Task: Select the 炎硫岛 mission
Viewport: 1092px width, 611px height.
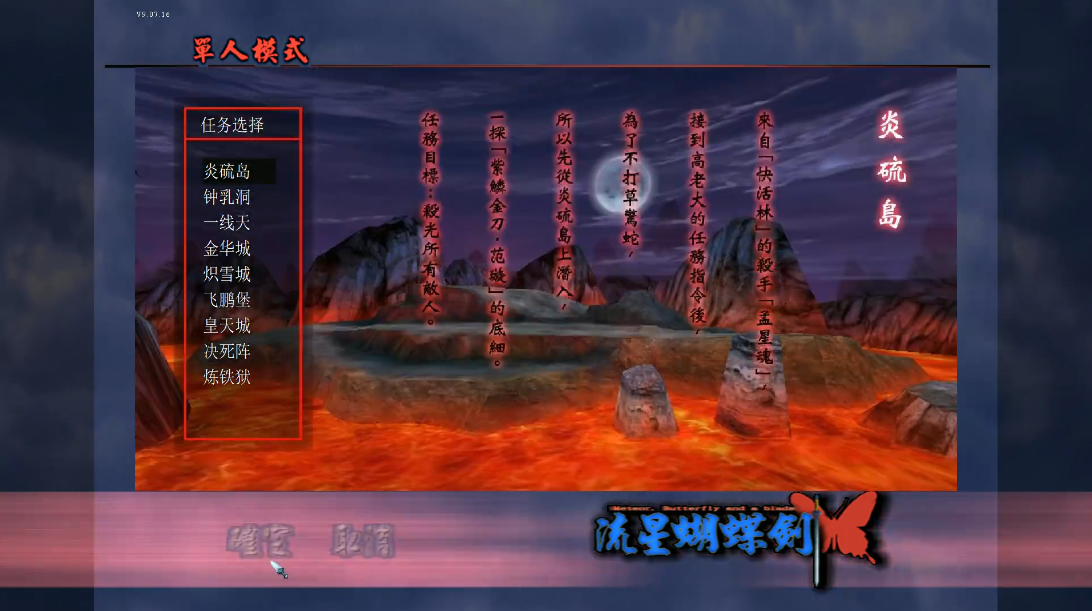Action: [x=227, y=171]
